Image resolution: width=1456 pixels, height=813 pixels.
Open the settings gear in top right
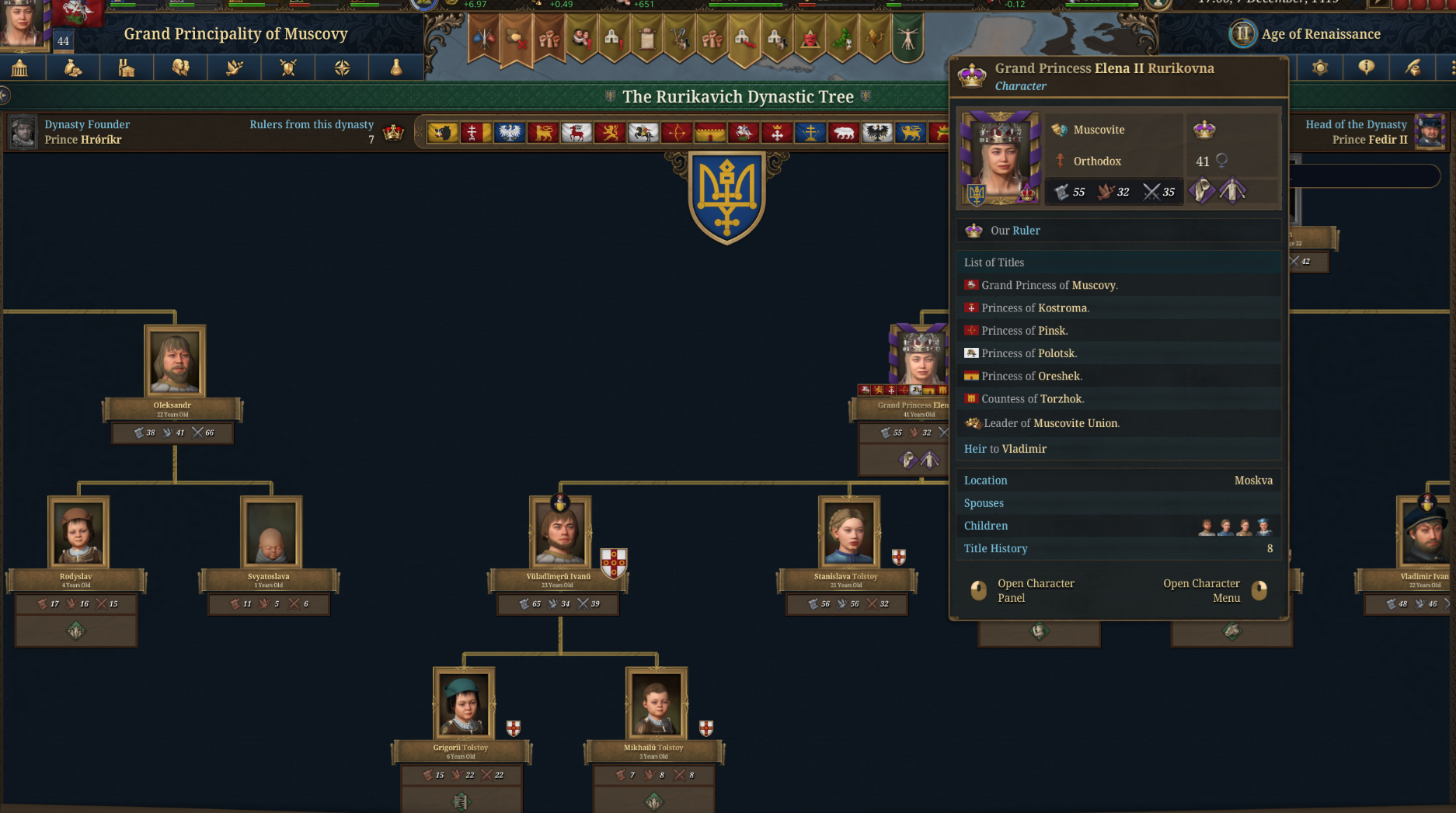click(1321, 68)
